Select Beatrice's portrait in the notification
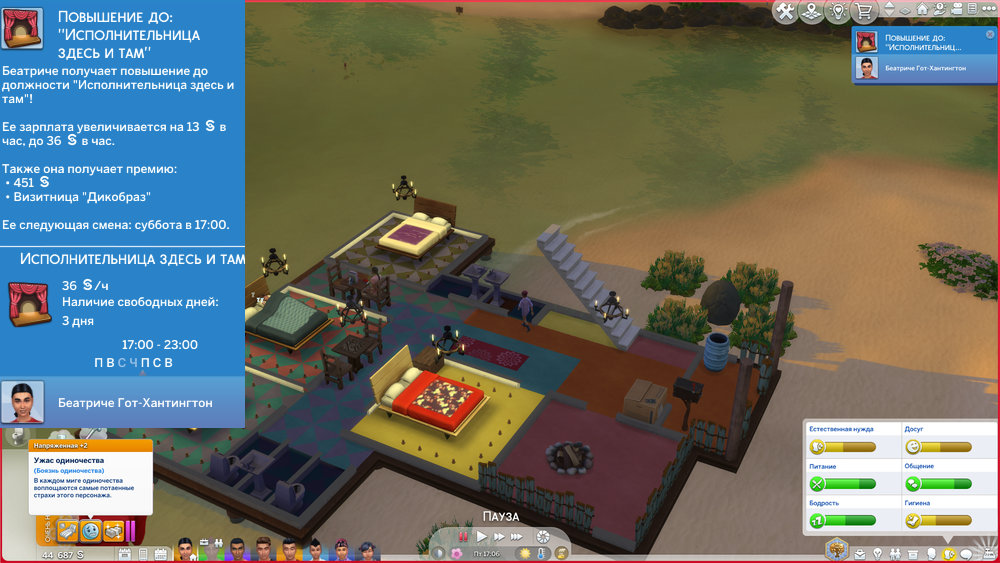 click(x=867, y=67)
